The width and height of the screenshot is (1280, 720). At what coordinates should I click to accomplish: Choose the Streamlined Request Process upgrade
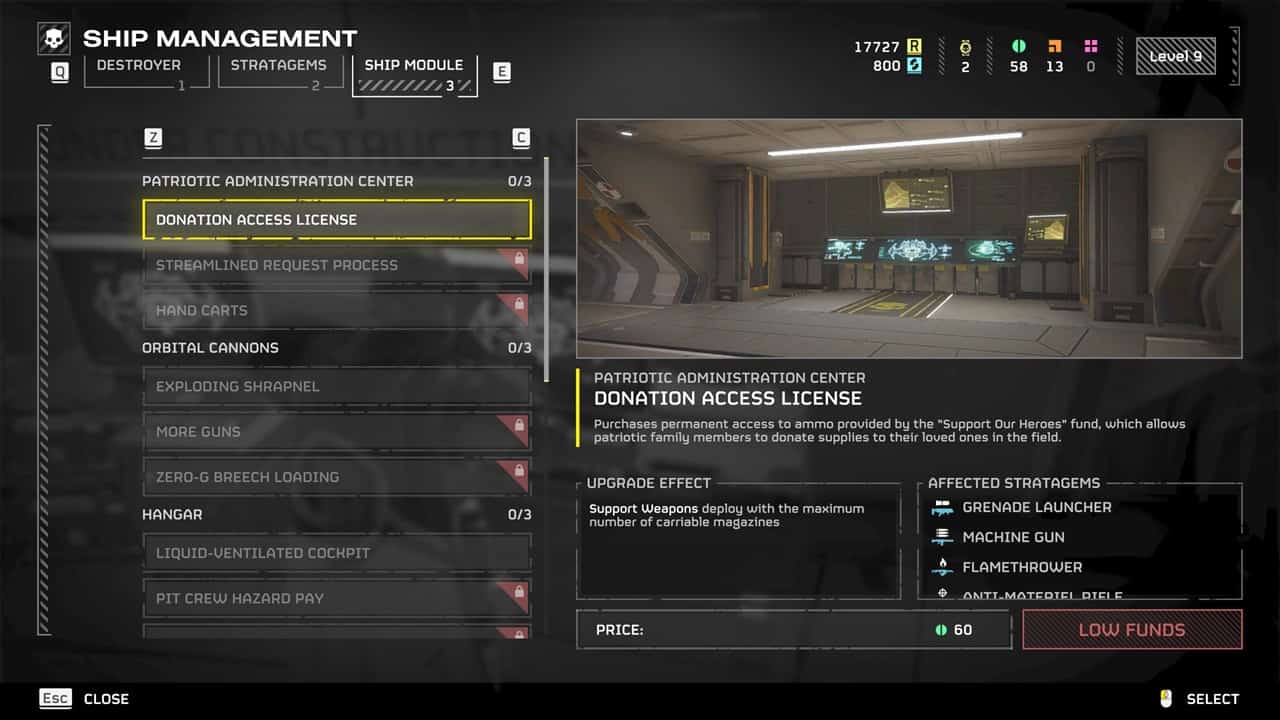337,265
